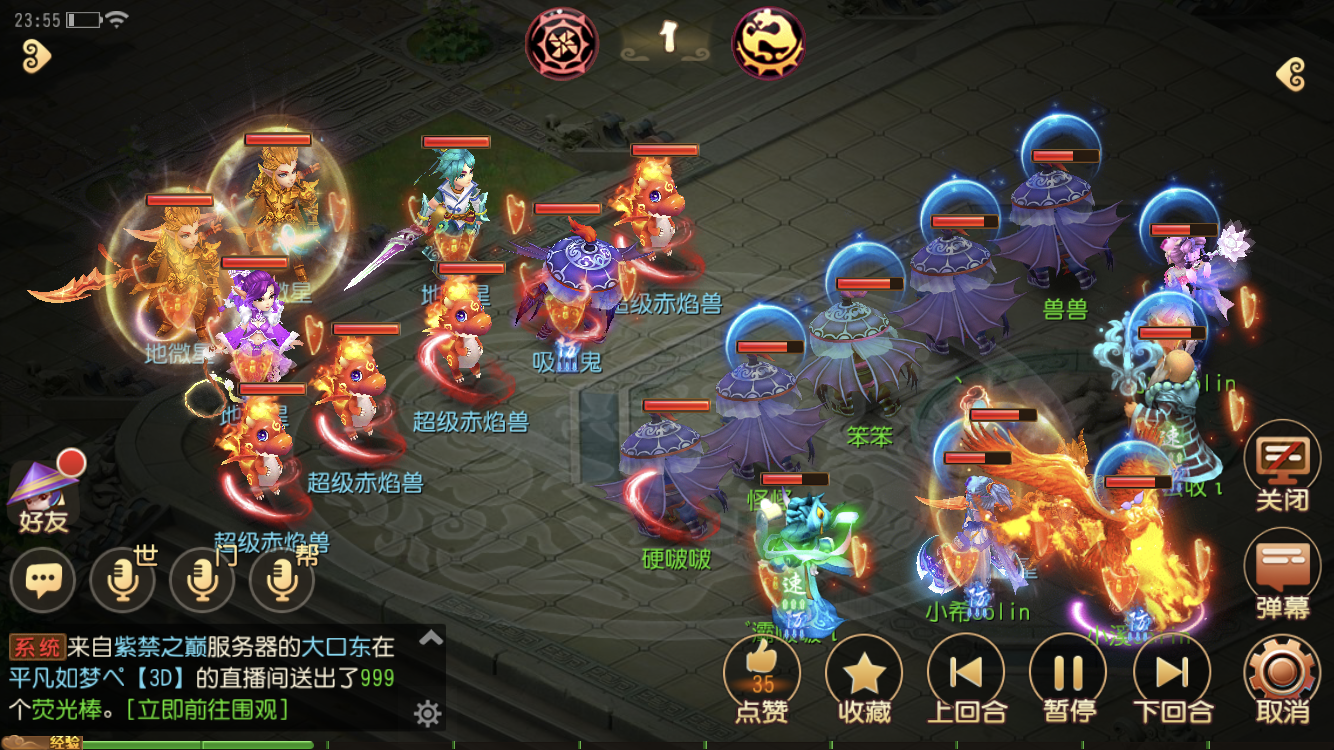Viewport: 1334px width, 750px height.
Task: Mute the 世 world voice channel microphone
Action: coord(122,580)
